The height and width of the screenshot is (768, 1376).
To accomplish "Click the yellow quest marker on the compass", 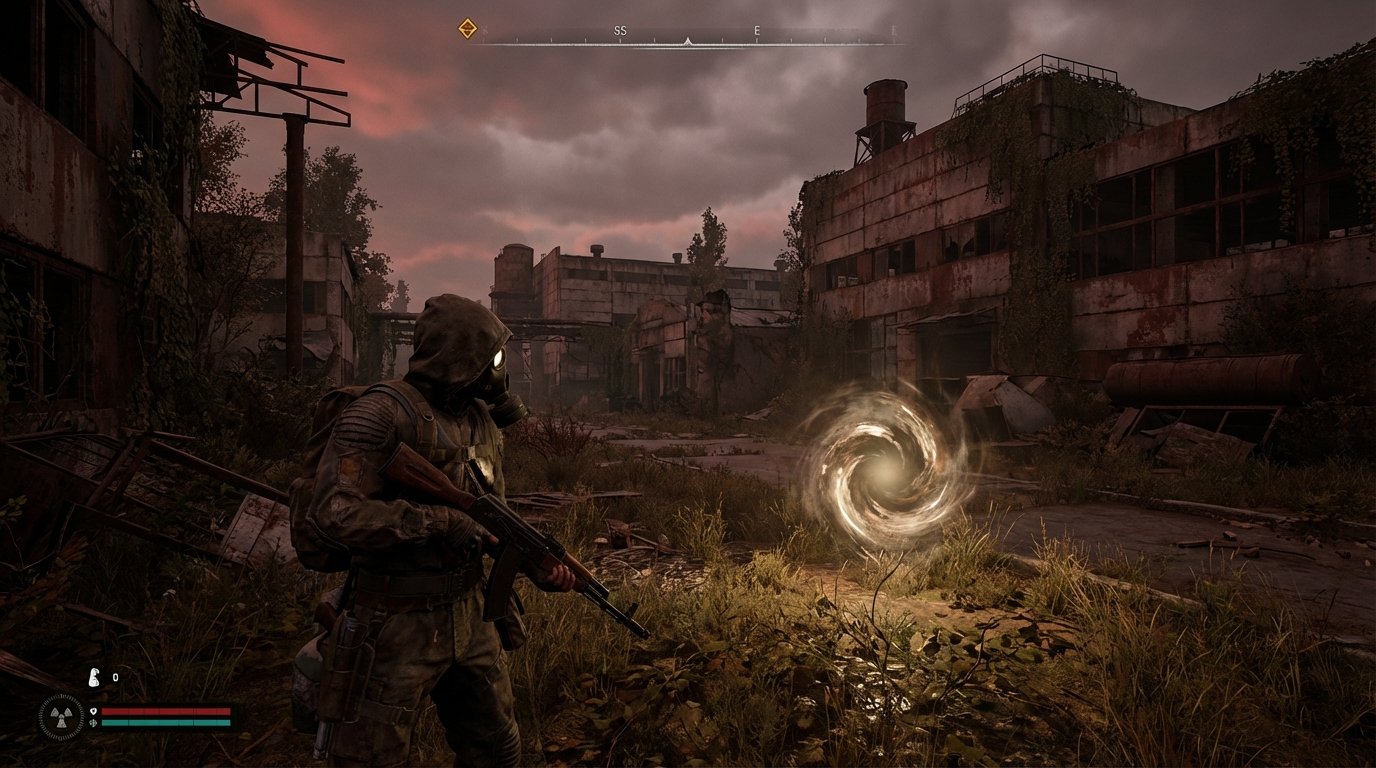I will coord(466,27).
